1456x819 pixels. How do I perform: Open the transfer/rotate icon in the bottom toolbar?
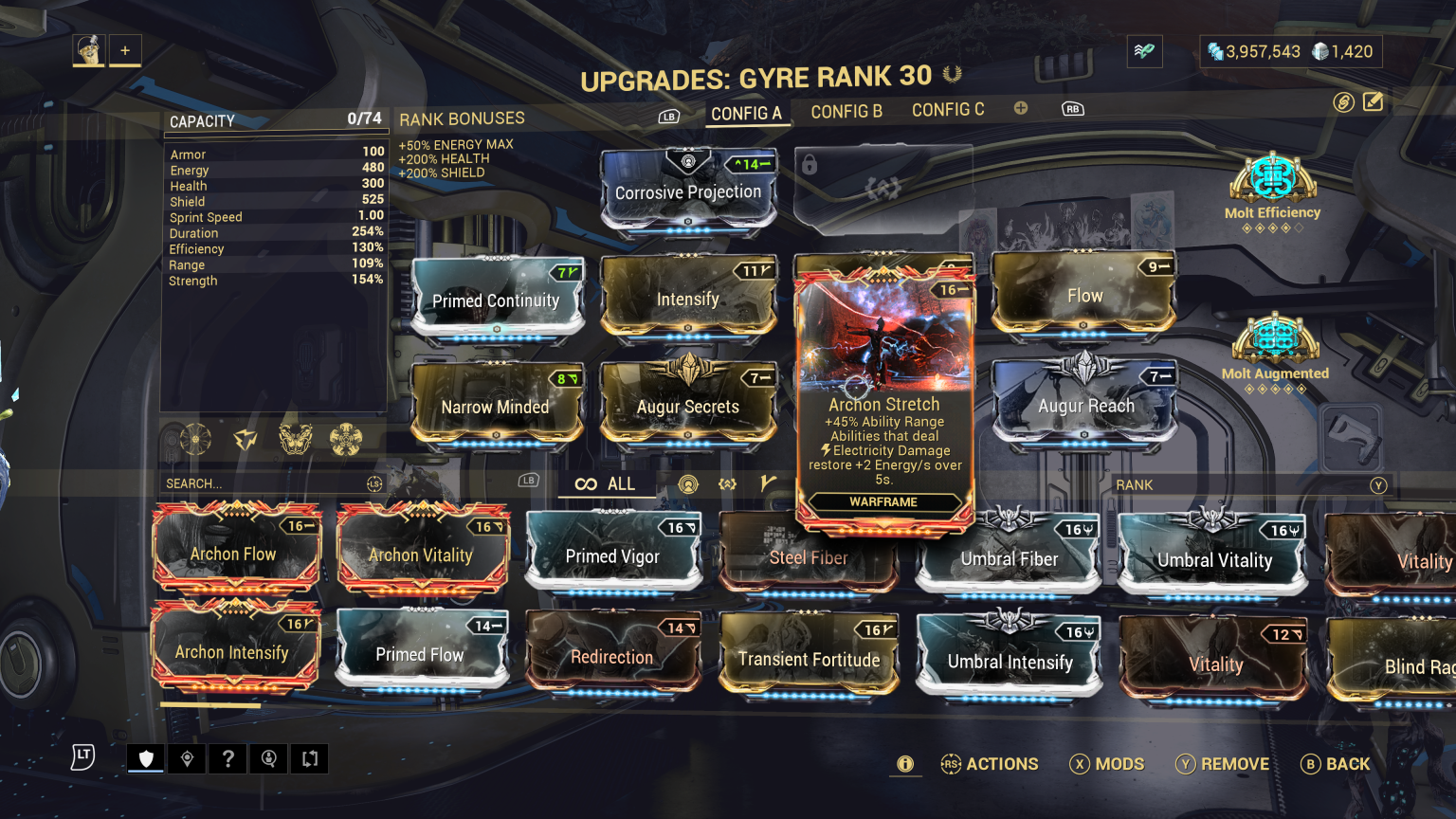(308, 758)
